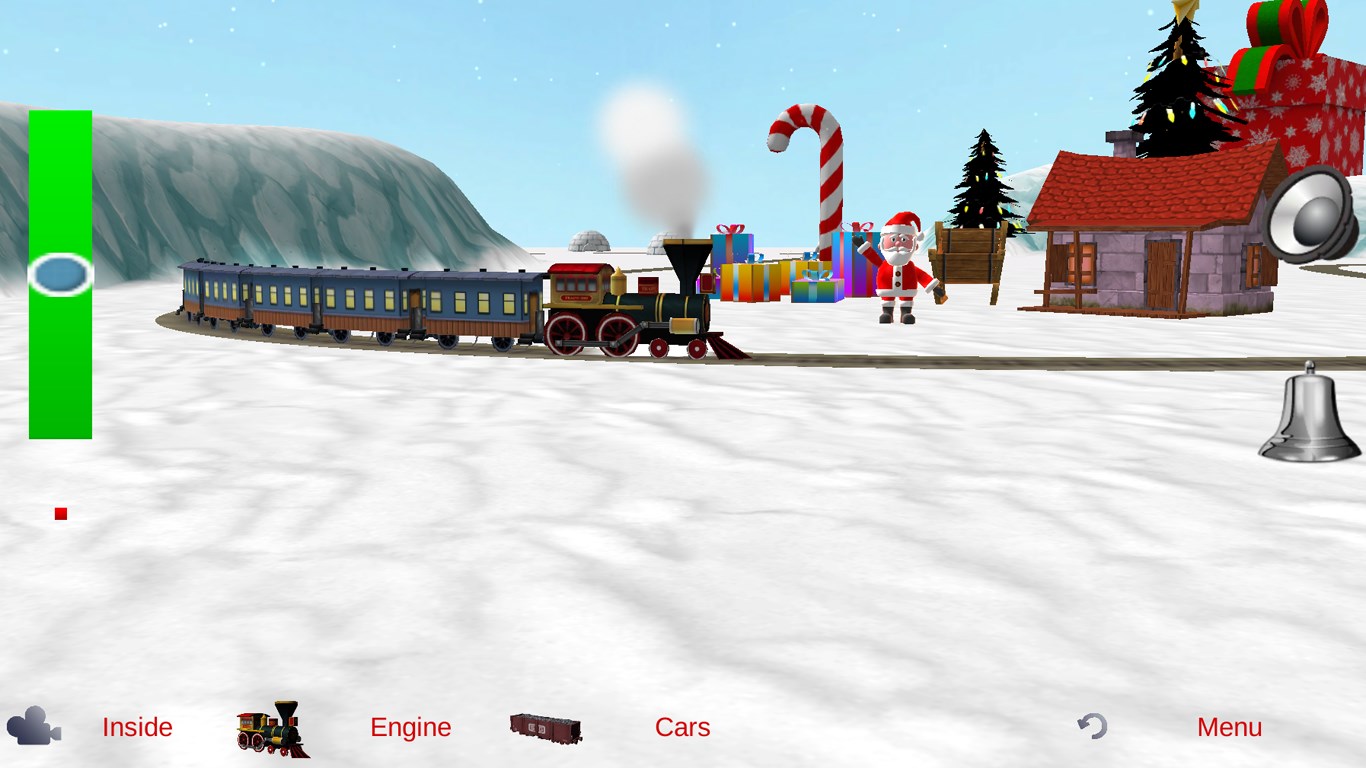Screen dimensions: 1366x768
Task: Click the blue oval speed slider knob
Action: pos(60,274)
